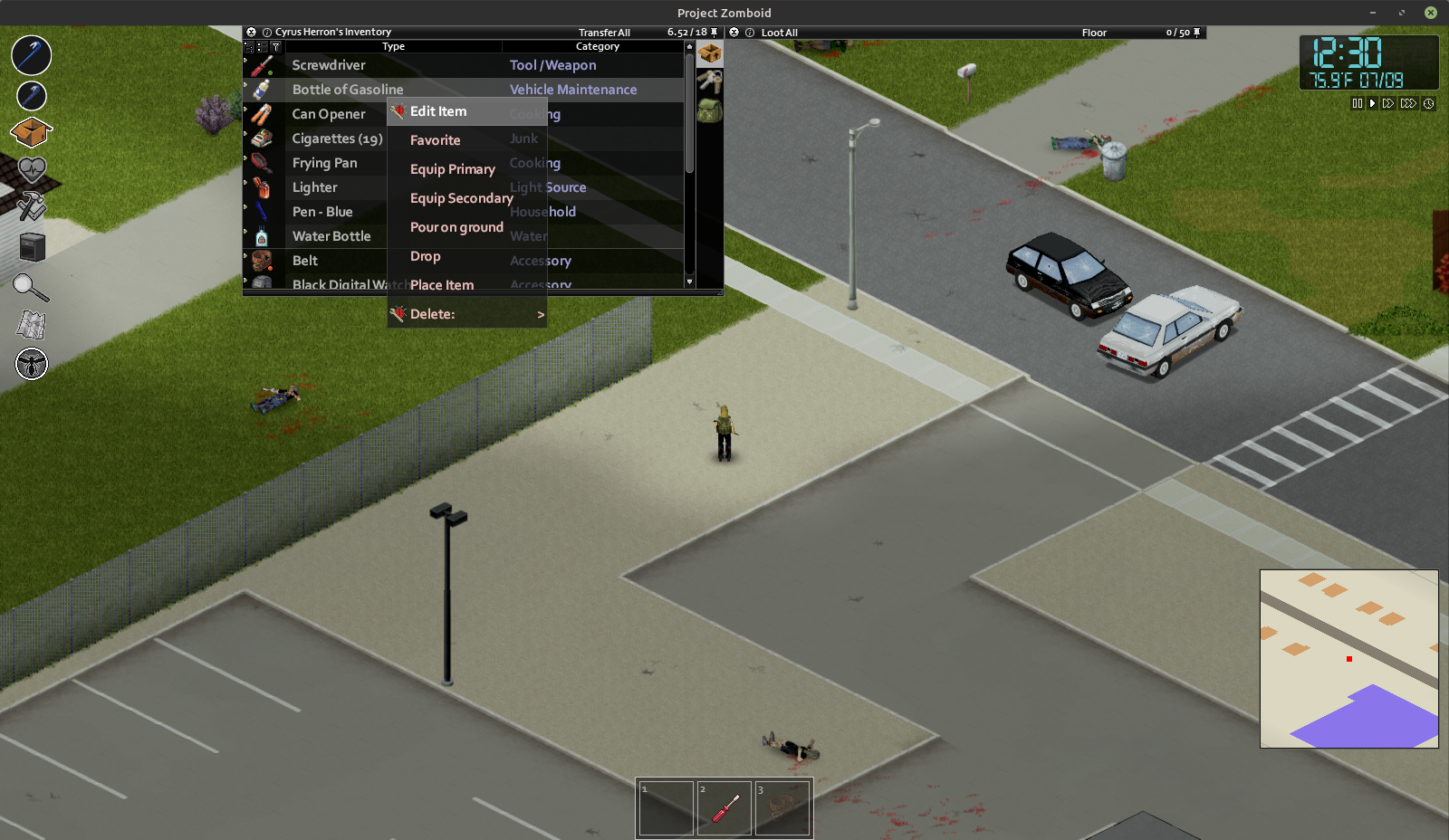Viewport: 1449px width, 840px height.
Task: Open the magnifying glass search icon
Action: point(31,288)
